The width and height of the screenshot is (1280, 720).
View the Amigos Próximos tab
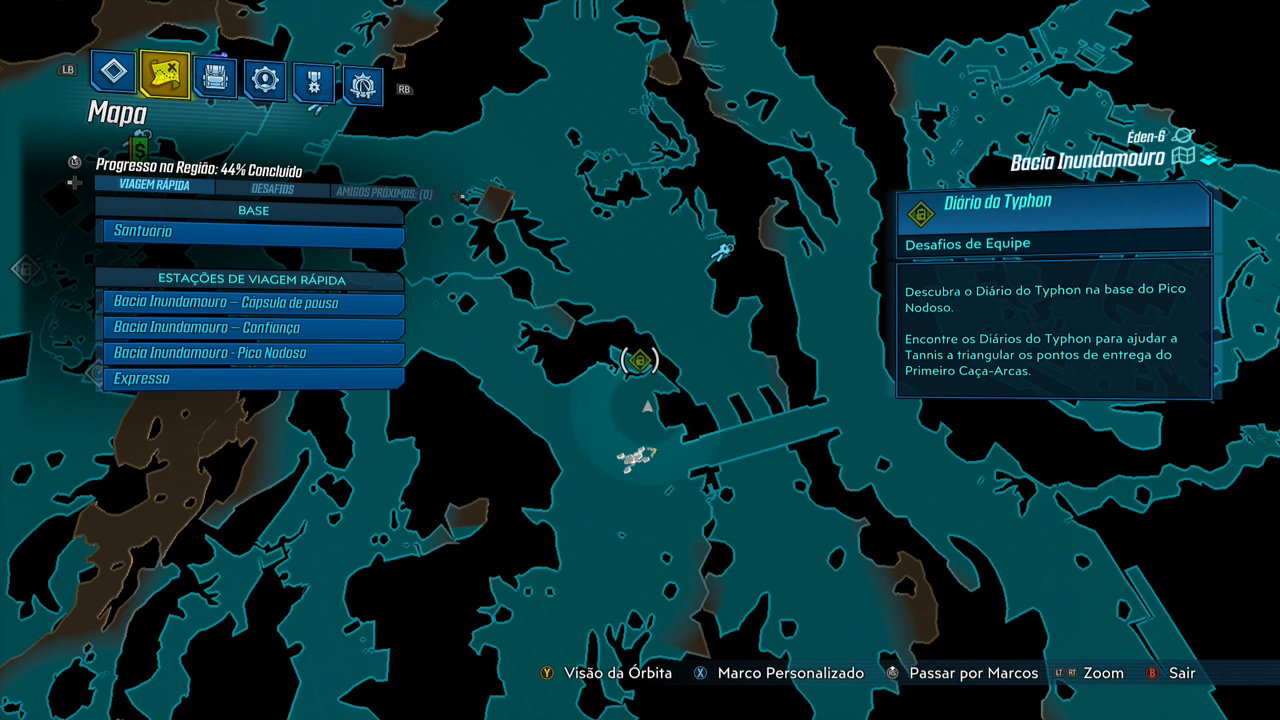[384, 193]
